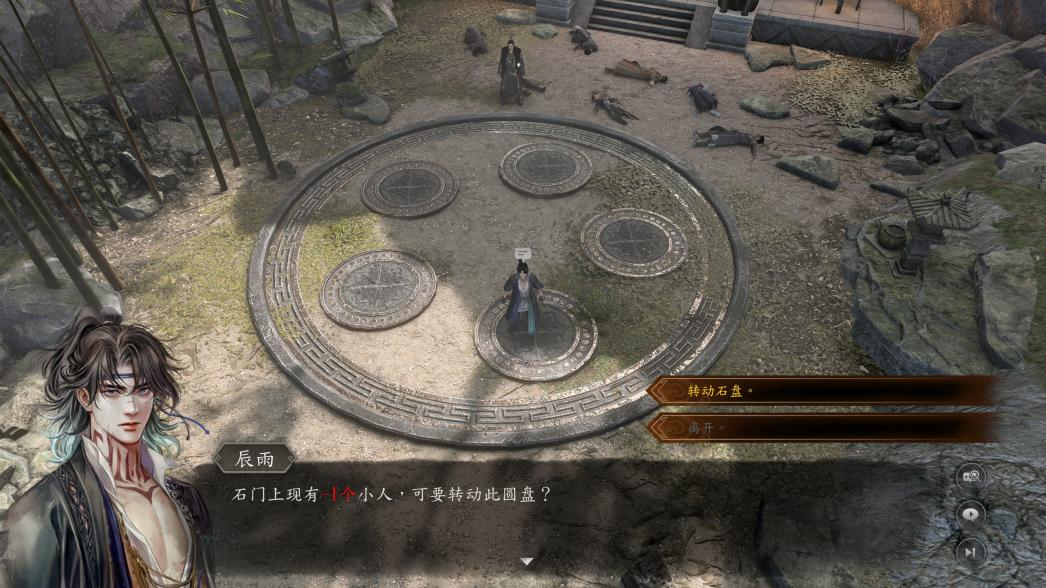The height and width of the screenshot is (588, 1046).
Task: Toggle dialogue auto-play speech bubble button
Action: [x=970, y=514]
